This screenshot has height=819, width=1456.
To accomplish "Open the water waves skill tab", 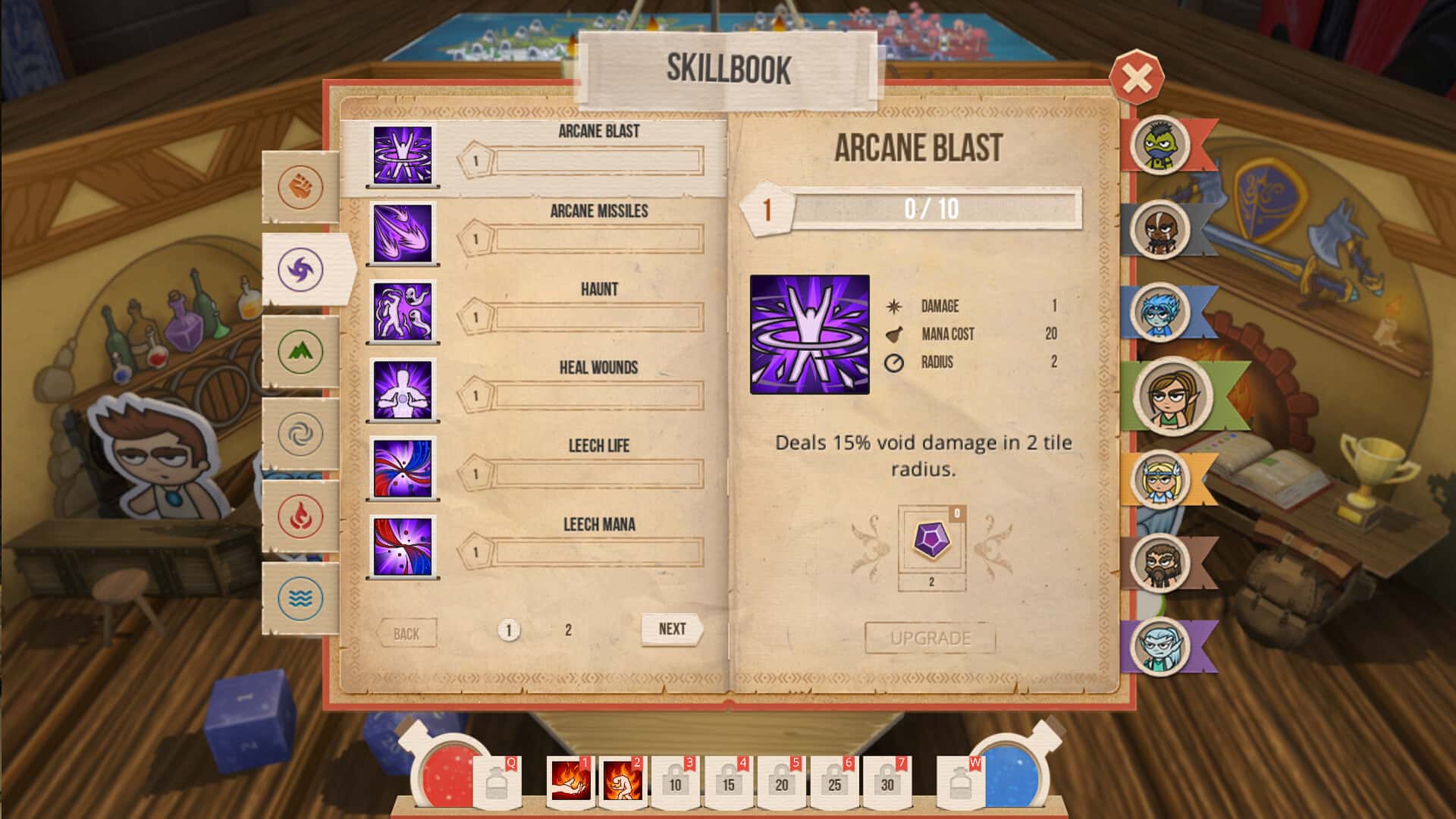I will 300,598.
